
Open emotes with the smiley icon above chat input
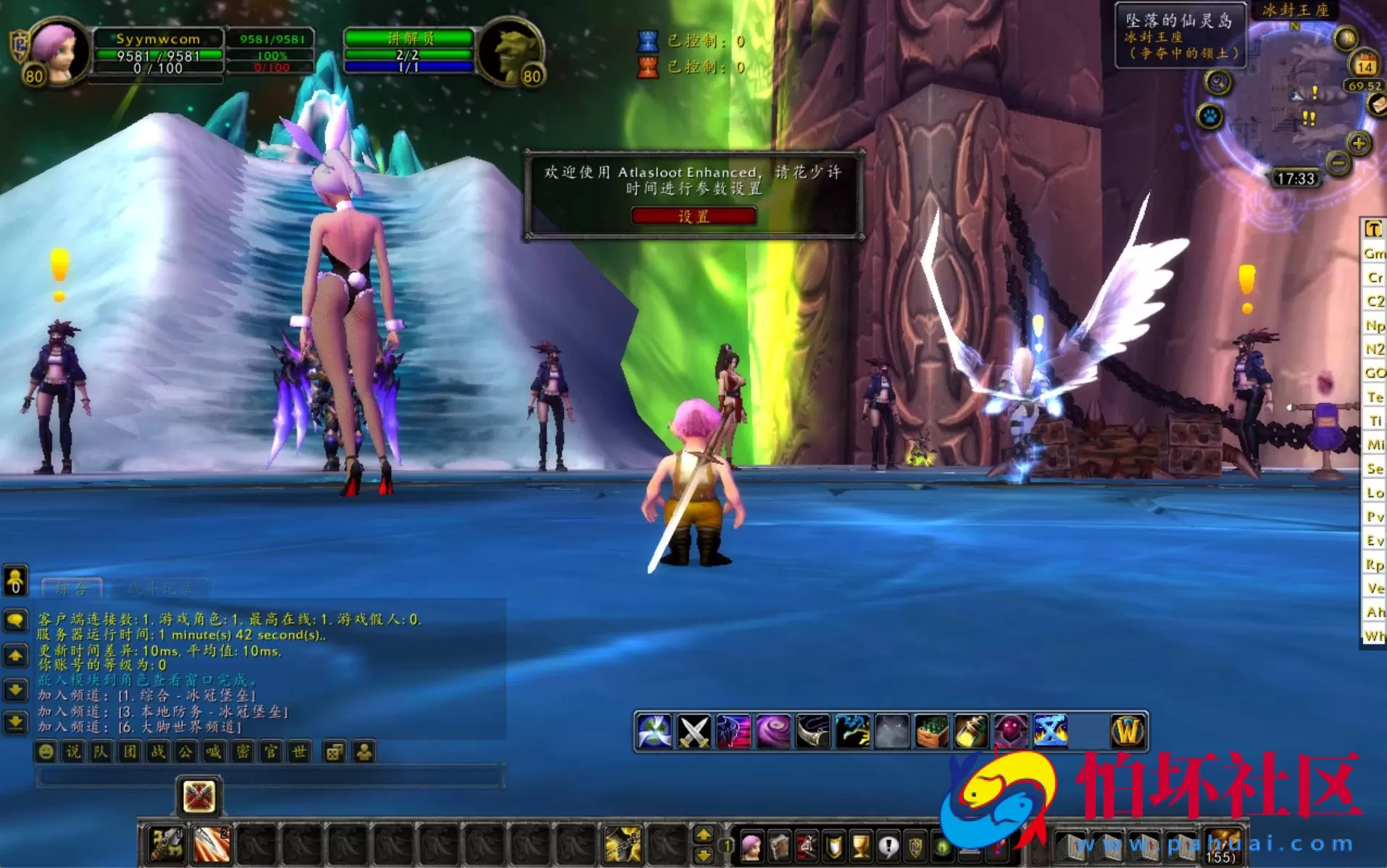click(x=46, y=752)
